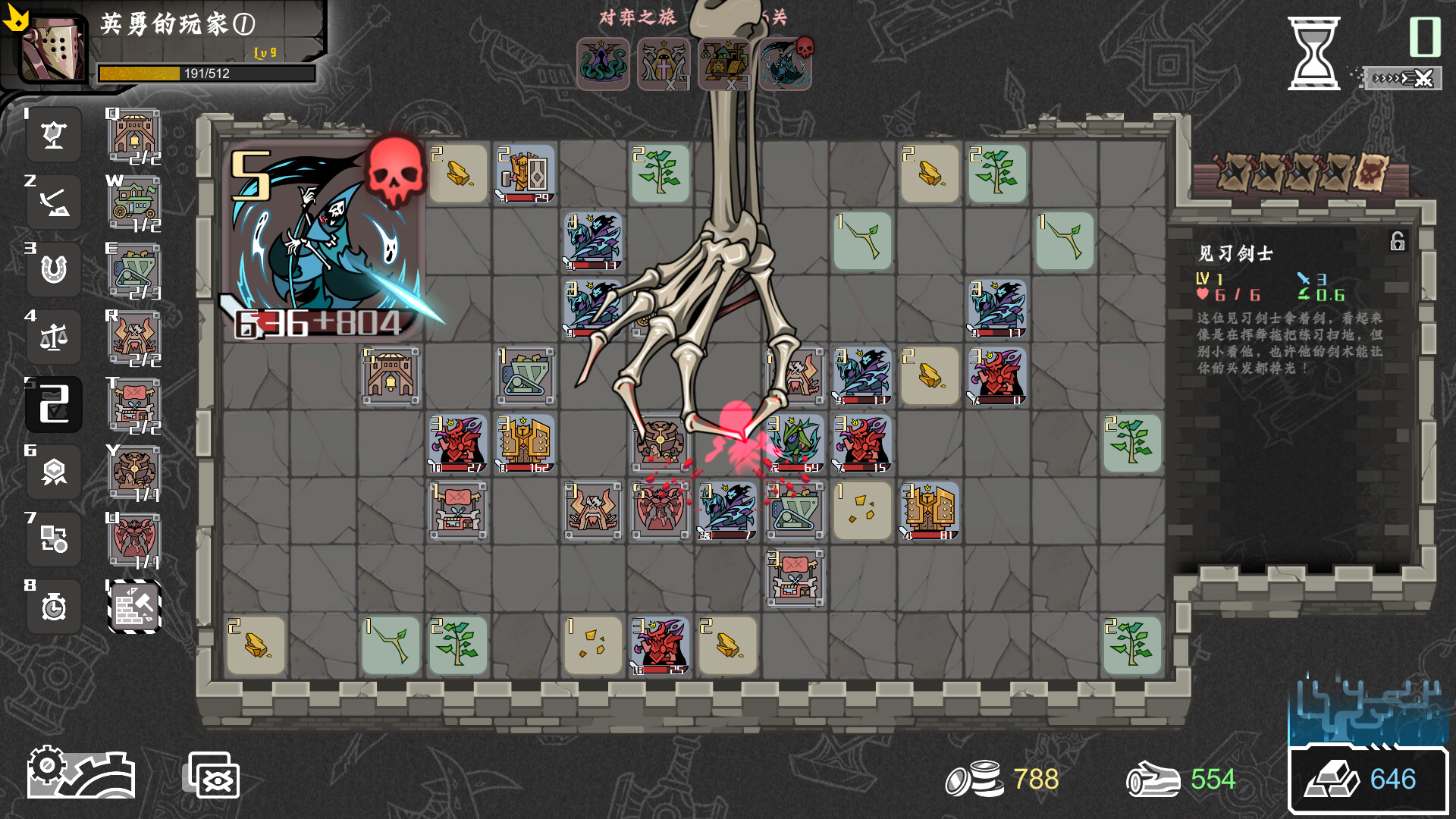This screenshot has height=819, width=1456.
Task: Toggle the eye view mode button
Action: (214, 775)
